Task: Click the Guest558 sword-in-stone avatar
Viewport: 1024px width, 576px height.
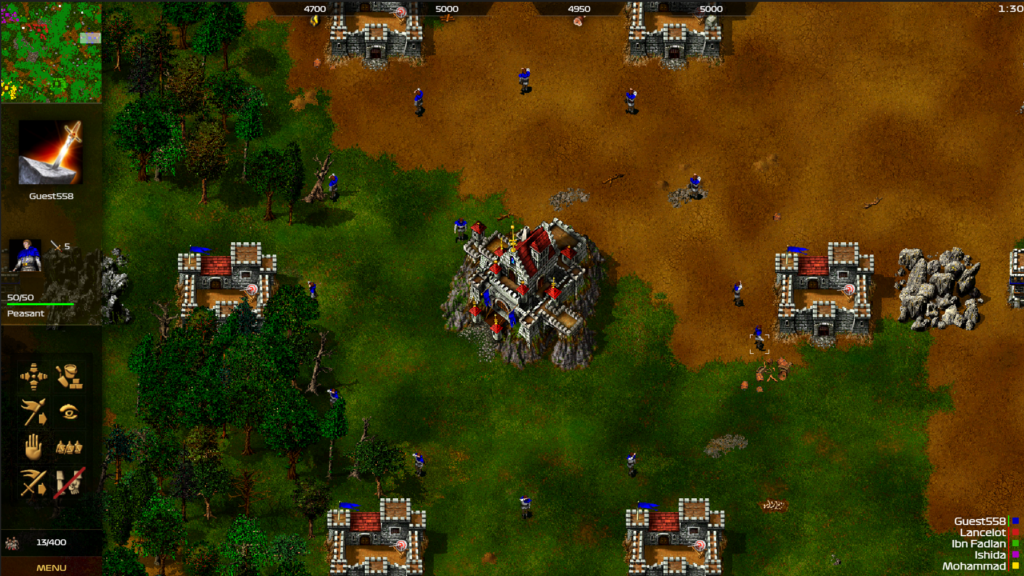Action: [x=51, y=153]
